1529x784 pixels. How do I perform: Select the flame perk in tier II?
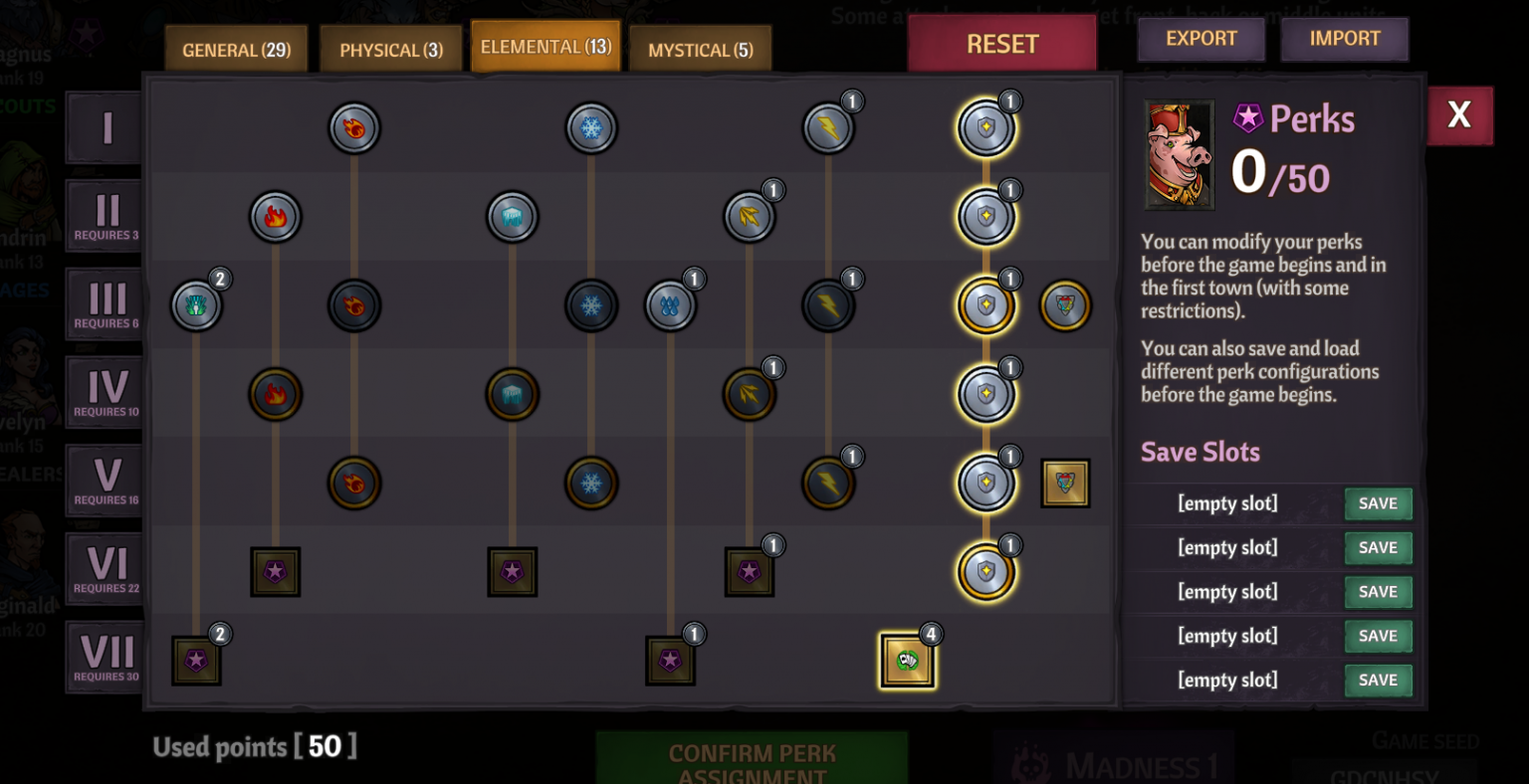(x=276, y=217)
